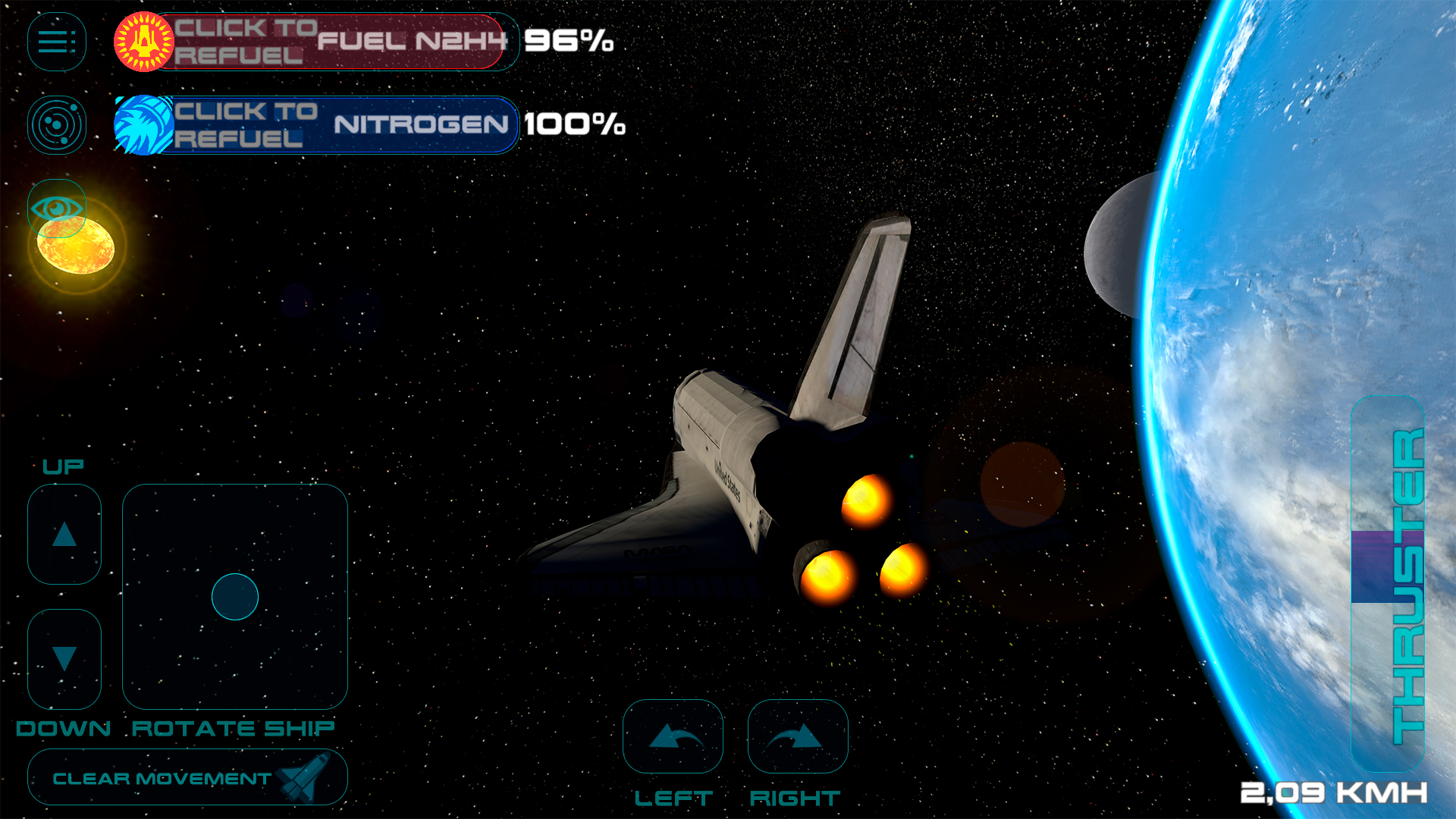Click the flame fuel icon next to refuel
Image resolution: width=1456 pixels, height=819 pixels.
[x=143, y=43]
